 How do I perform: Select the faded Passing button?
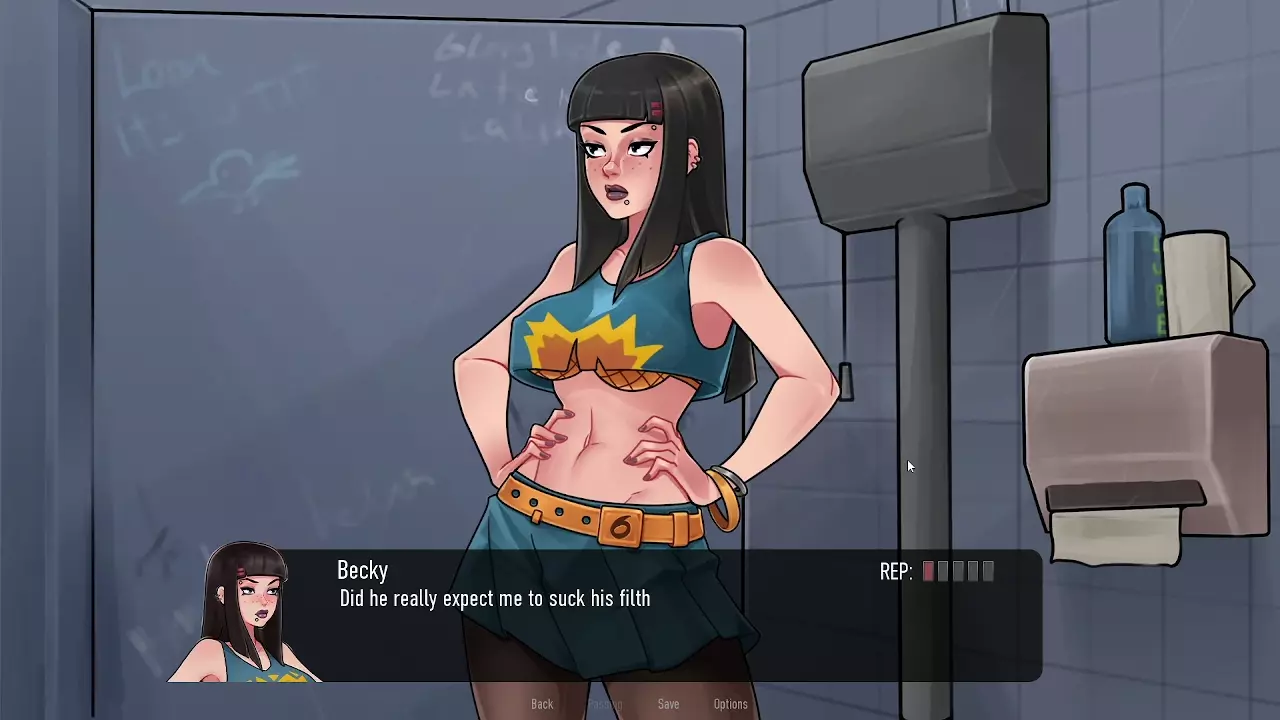point(605,704)
